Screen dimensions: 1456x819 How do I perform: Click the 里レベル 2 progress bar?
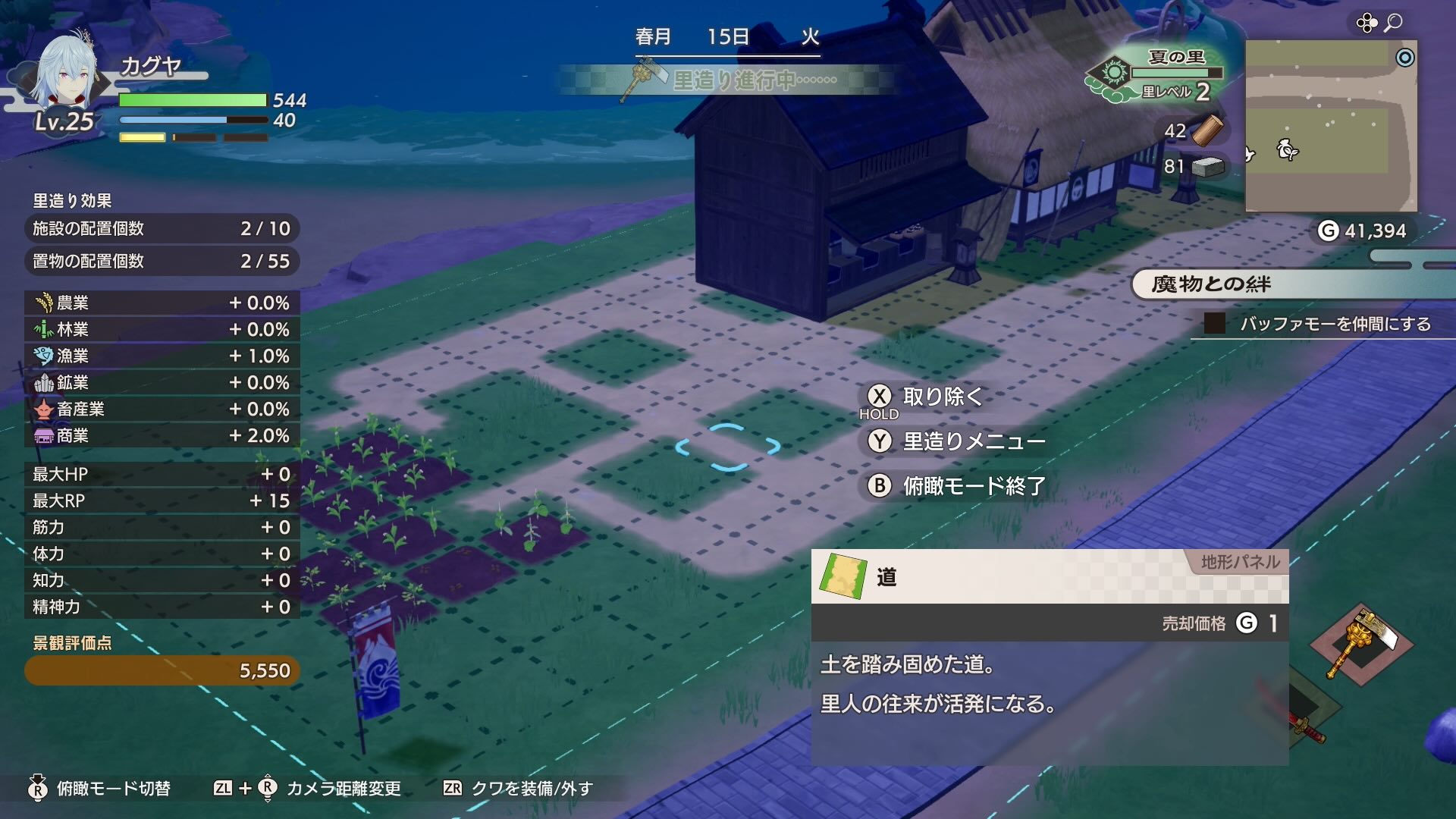1178,73
